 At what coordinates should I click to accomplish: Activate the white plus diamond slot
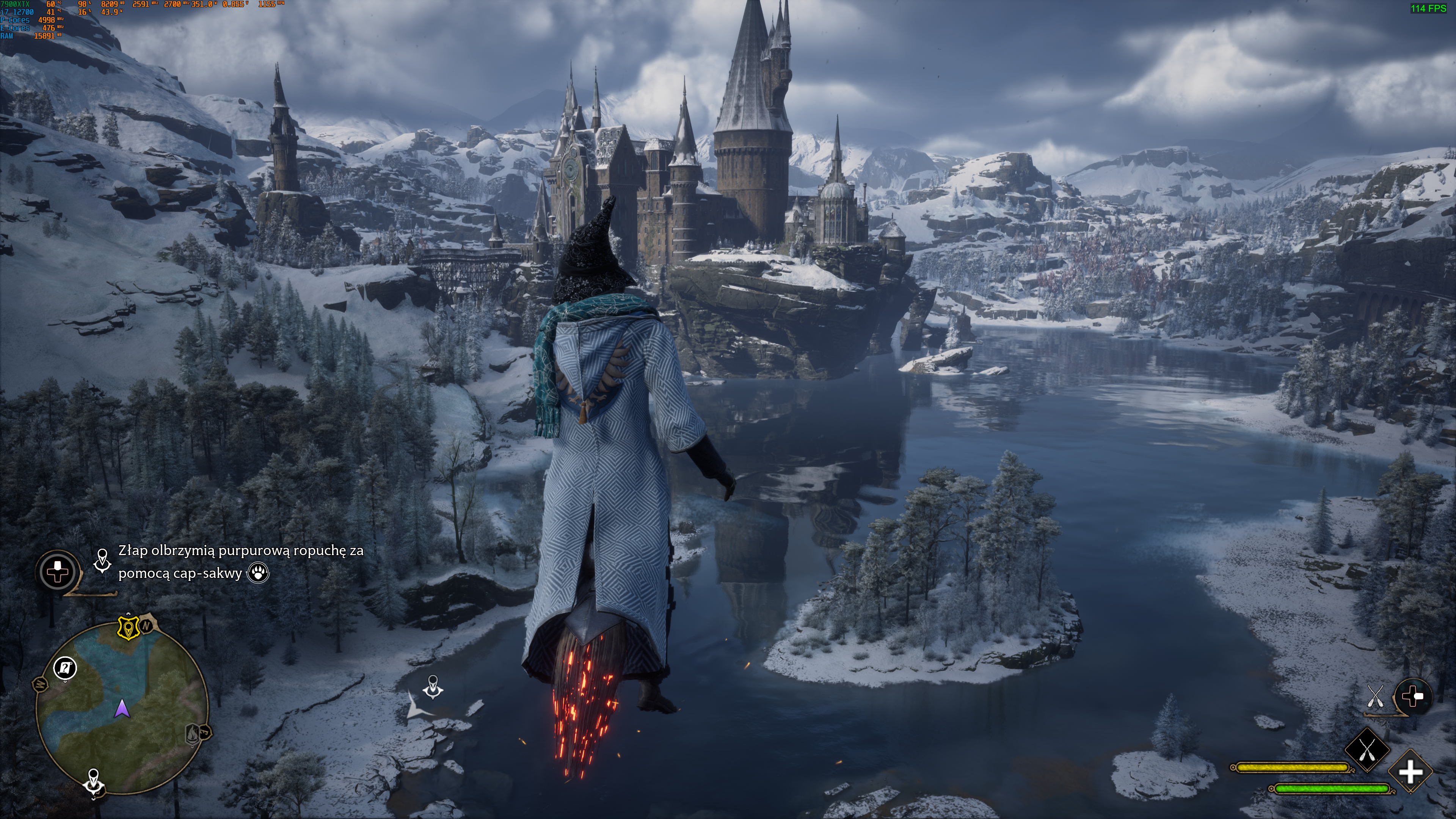click(x=1410, y=772)
